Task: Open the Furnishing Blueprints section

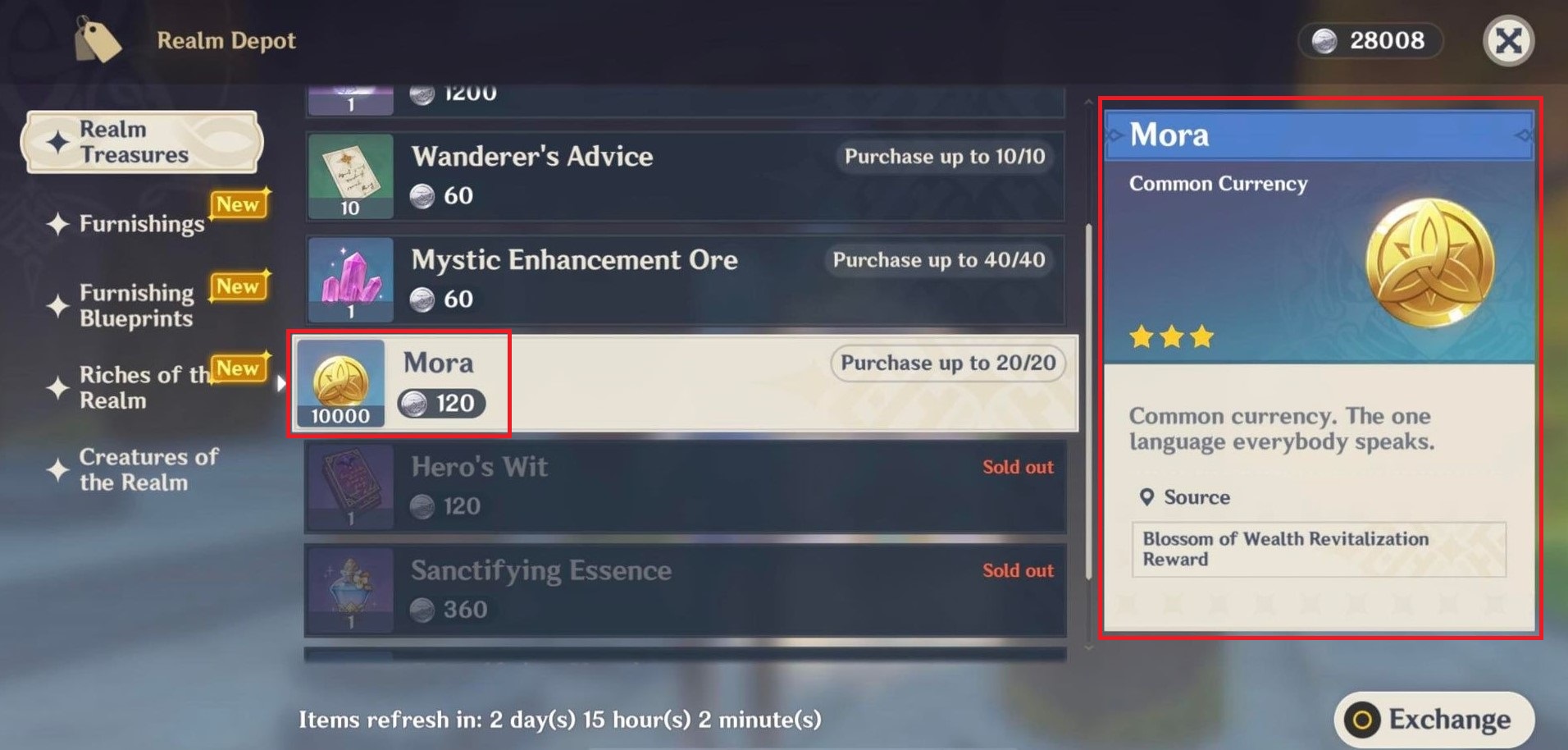Action: (x=135, y=305)
